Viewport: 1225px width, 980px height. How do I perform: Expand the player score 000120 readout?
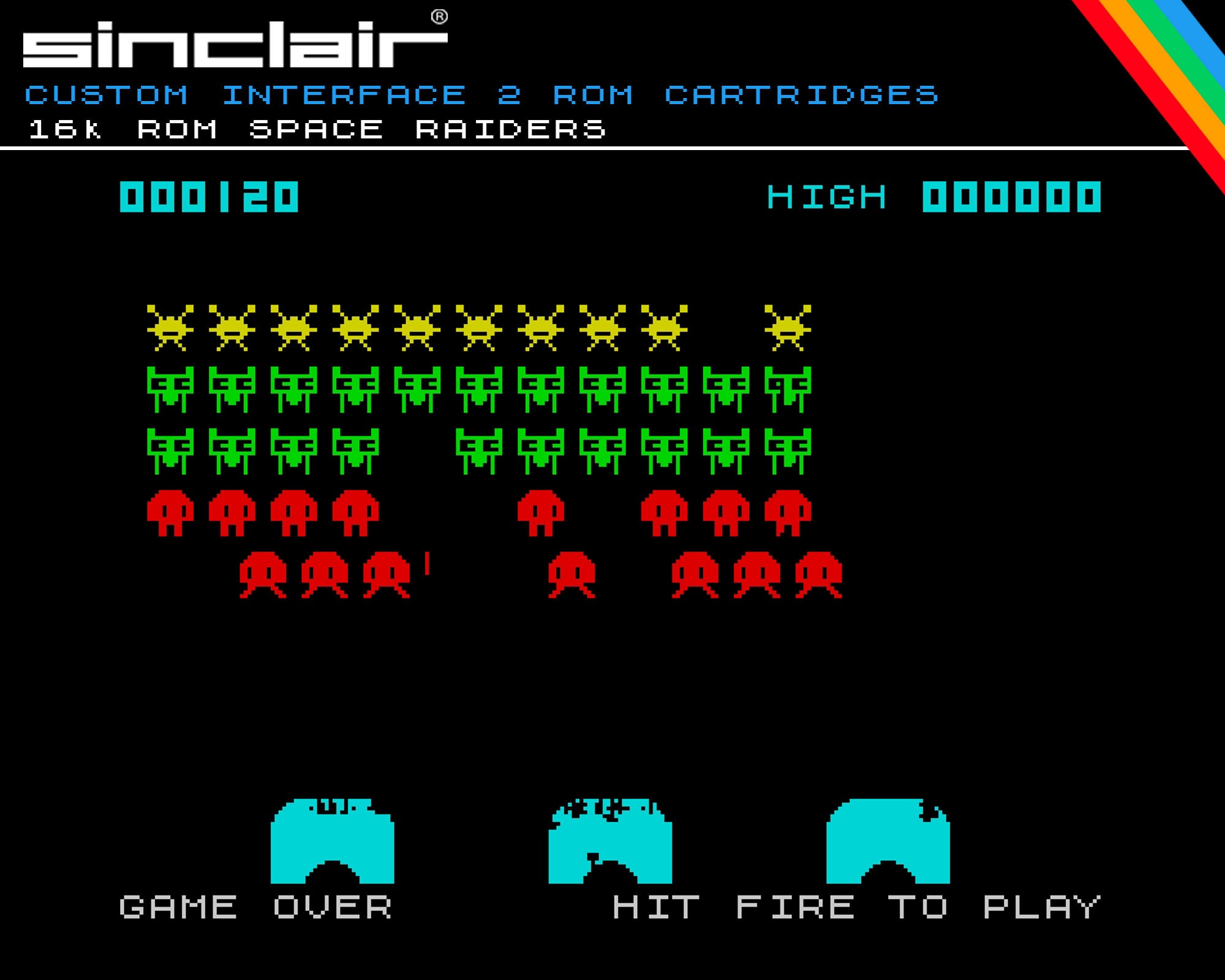pos(208,197)
